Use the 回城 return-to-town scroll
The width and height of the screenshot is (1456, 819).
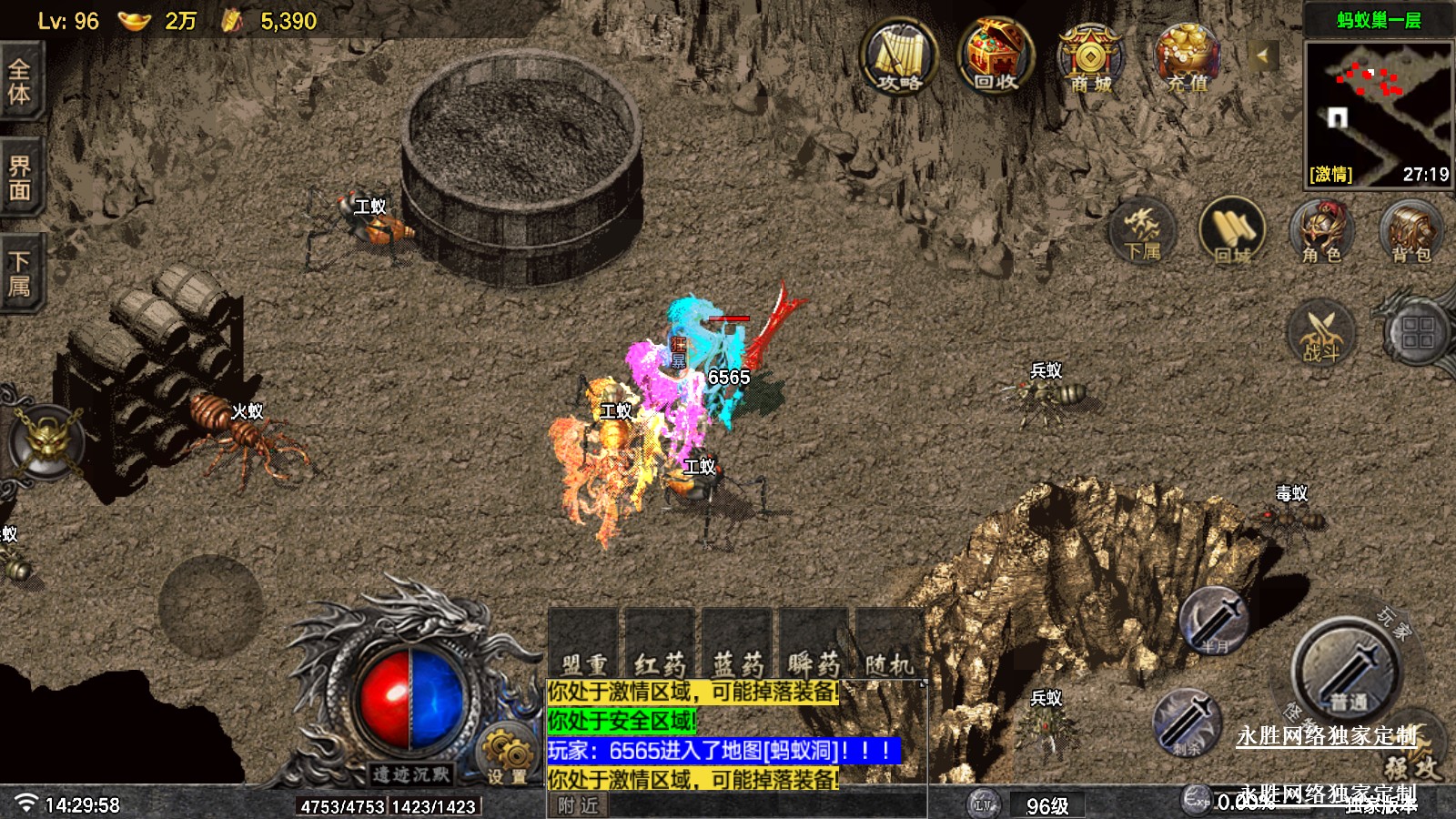pyautogui.click(x=1232, y=230)
